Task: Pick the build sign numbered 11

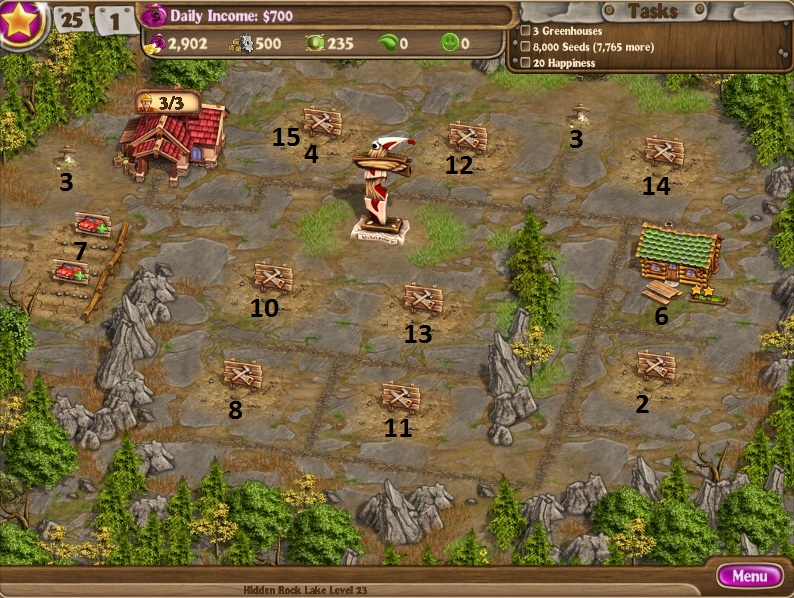Action: [x=400, y=396]
